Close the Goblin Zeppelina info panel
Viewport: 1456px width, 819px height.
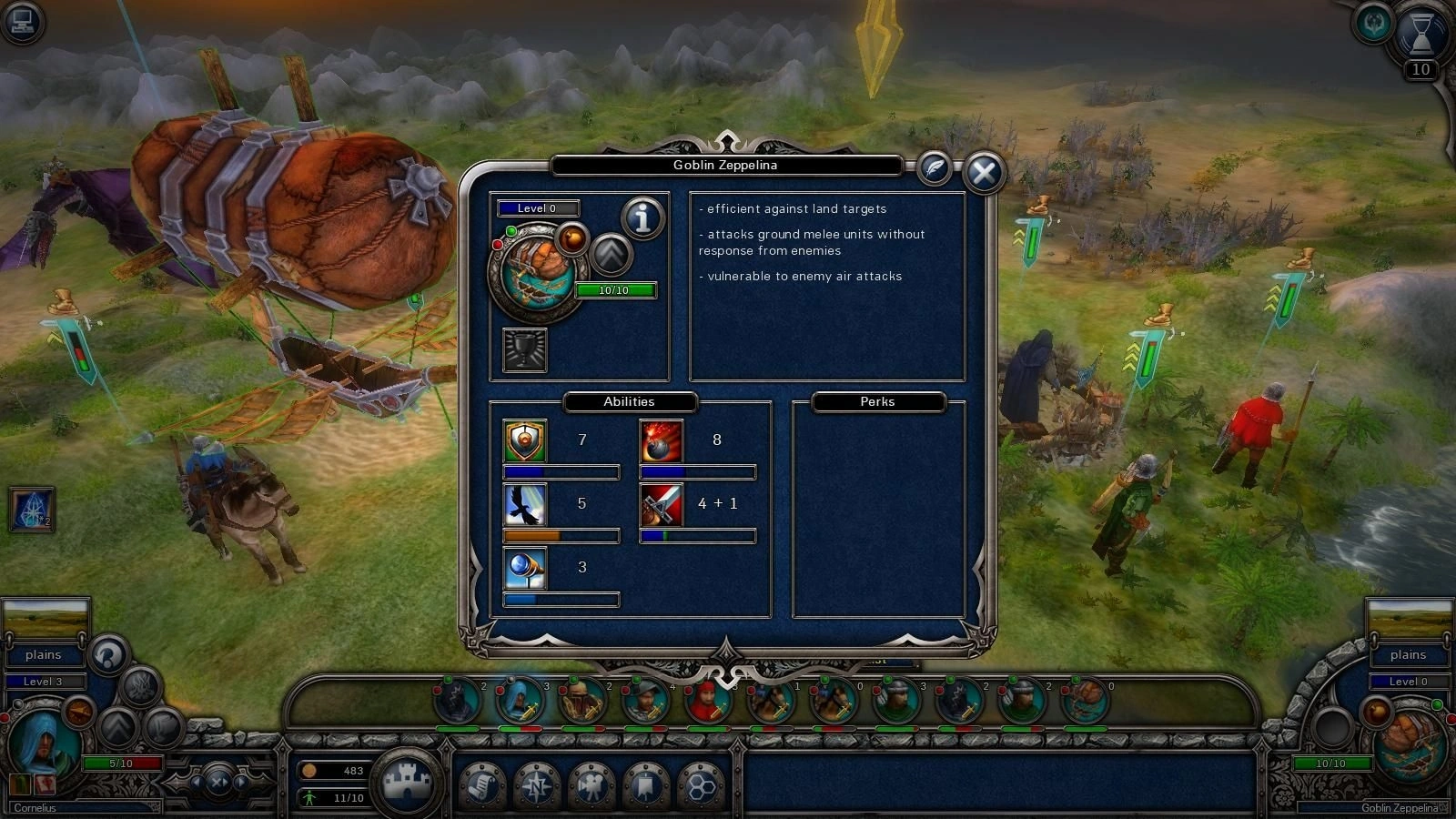pos(983,172)
